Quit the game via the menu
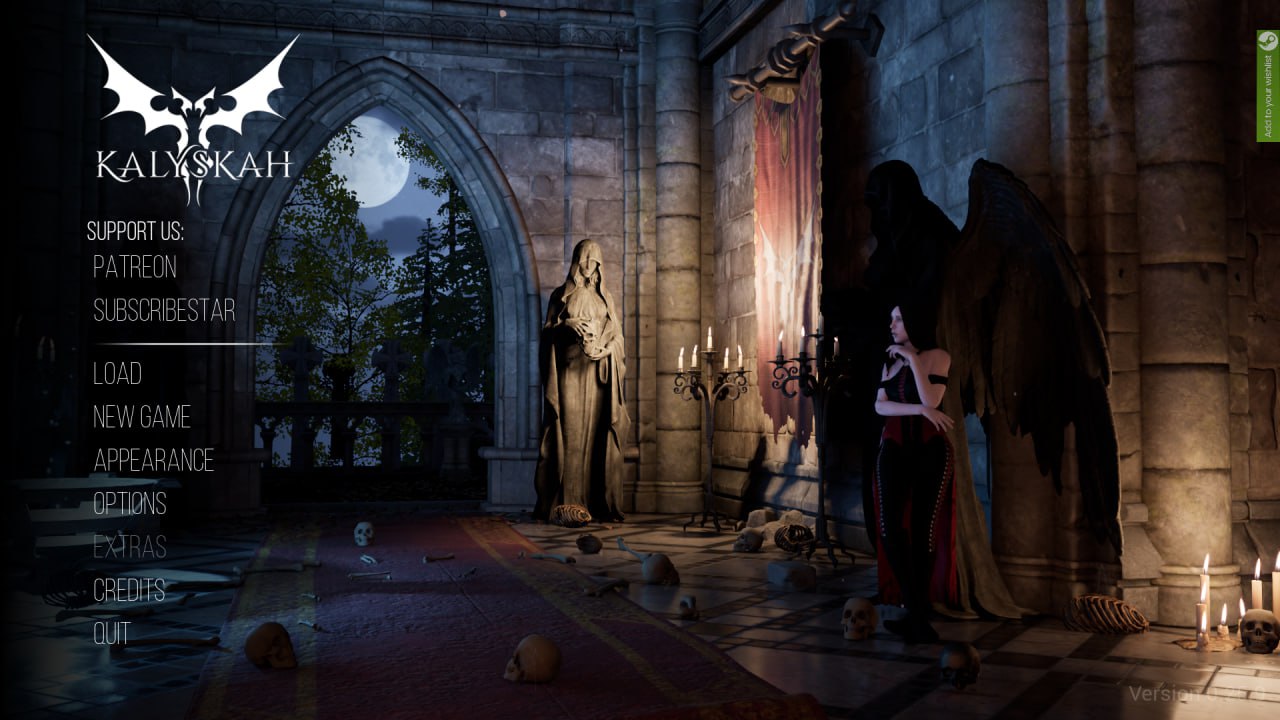Screen dimensions: 1280x720 tap(113, 632)
